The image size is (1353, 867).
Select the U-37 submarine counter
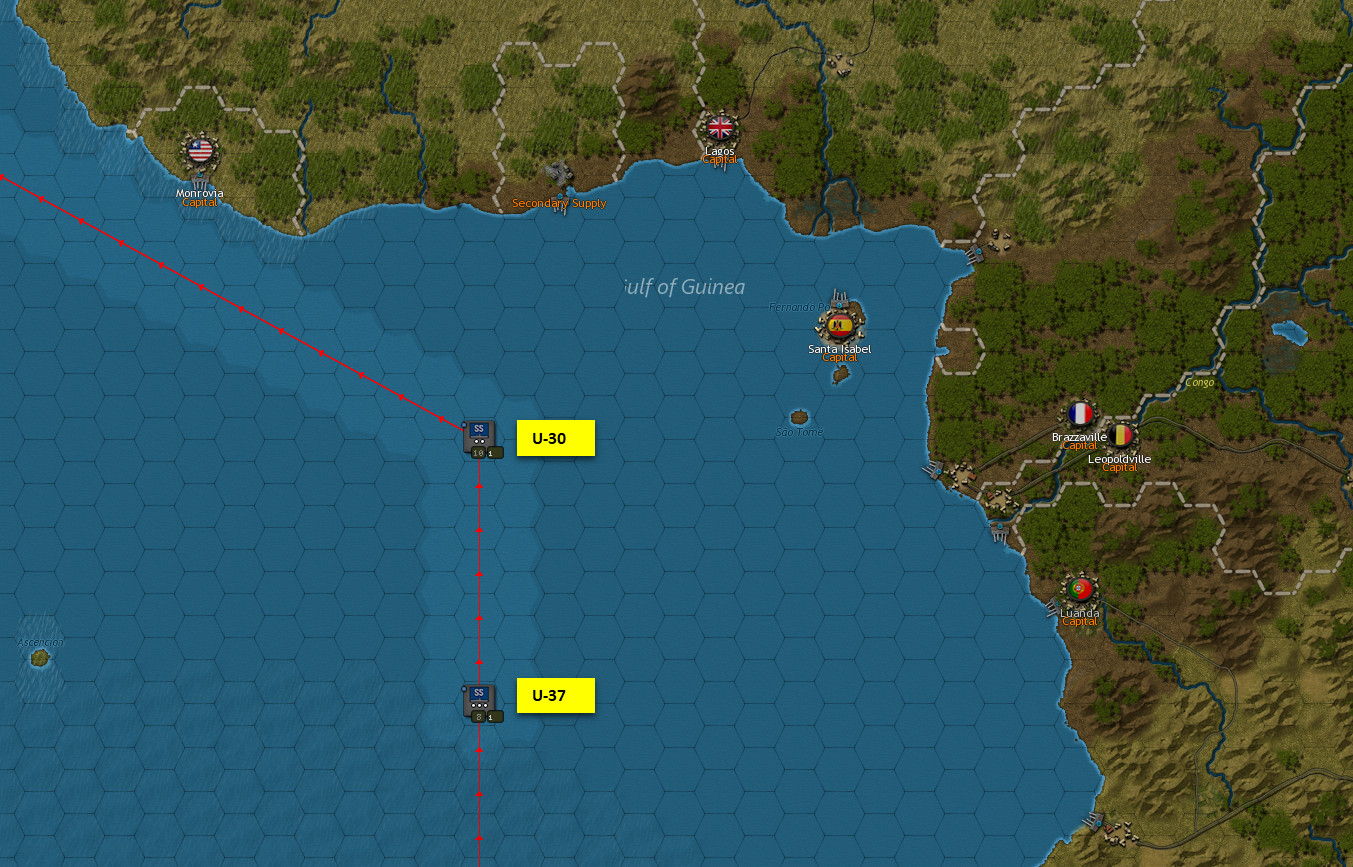point(479,696)
